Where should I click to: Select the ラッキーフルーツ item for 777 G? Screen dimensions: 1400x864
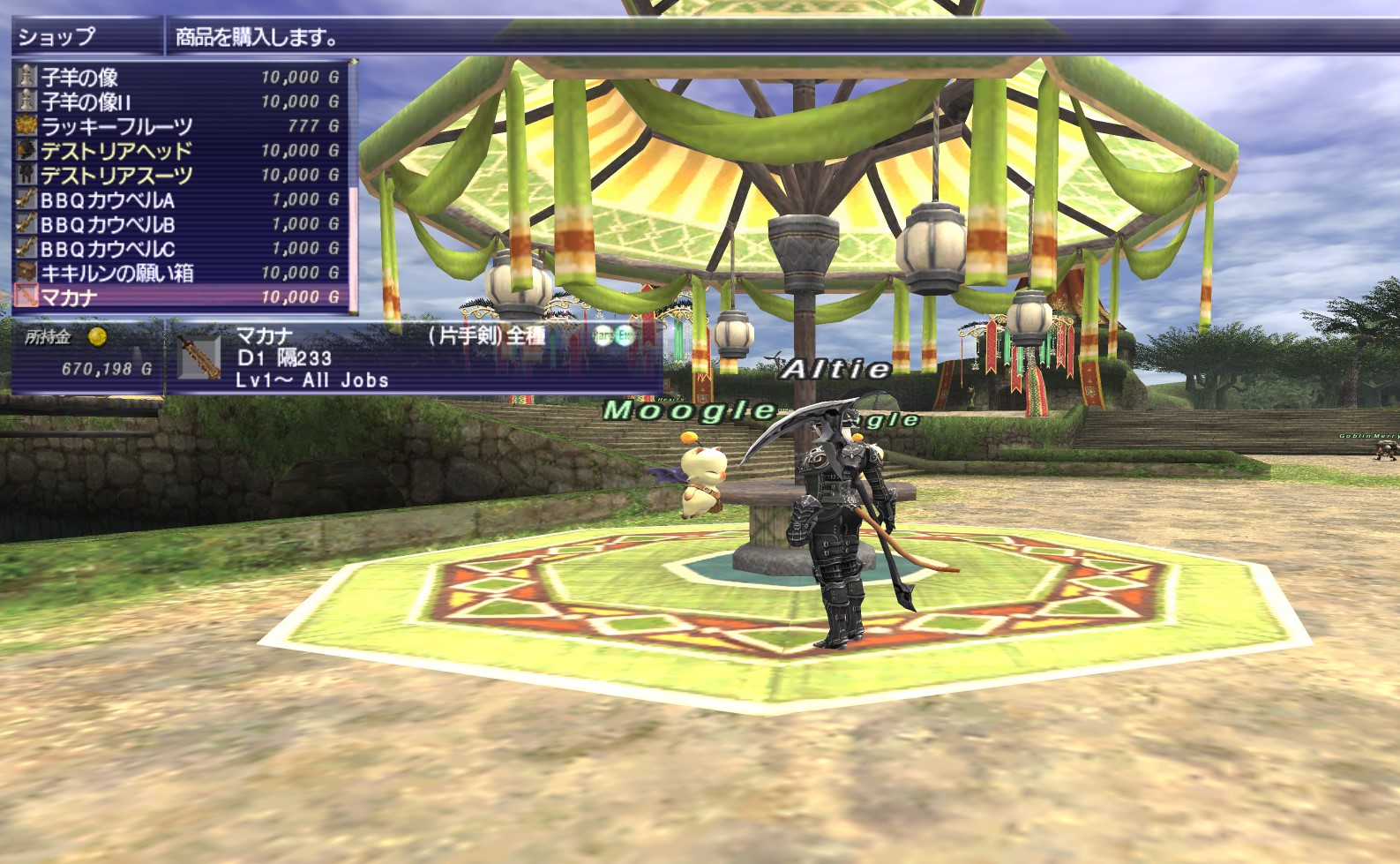(176, 126)
